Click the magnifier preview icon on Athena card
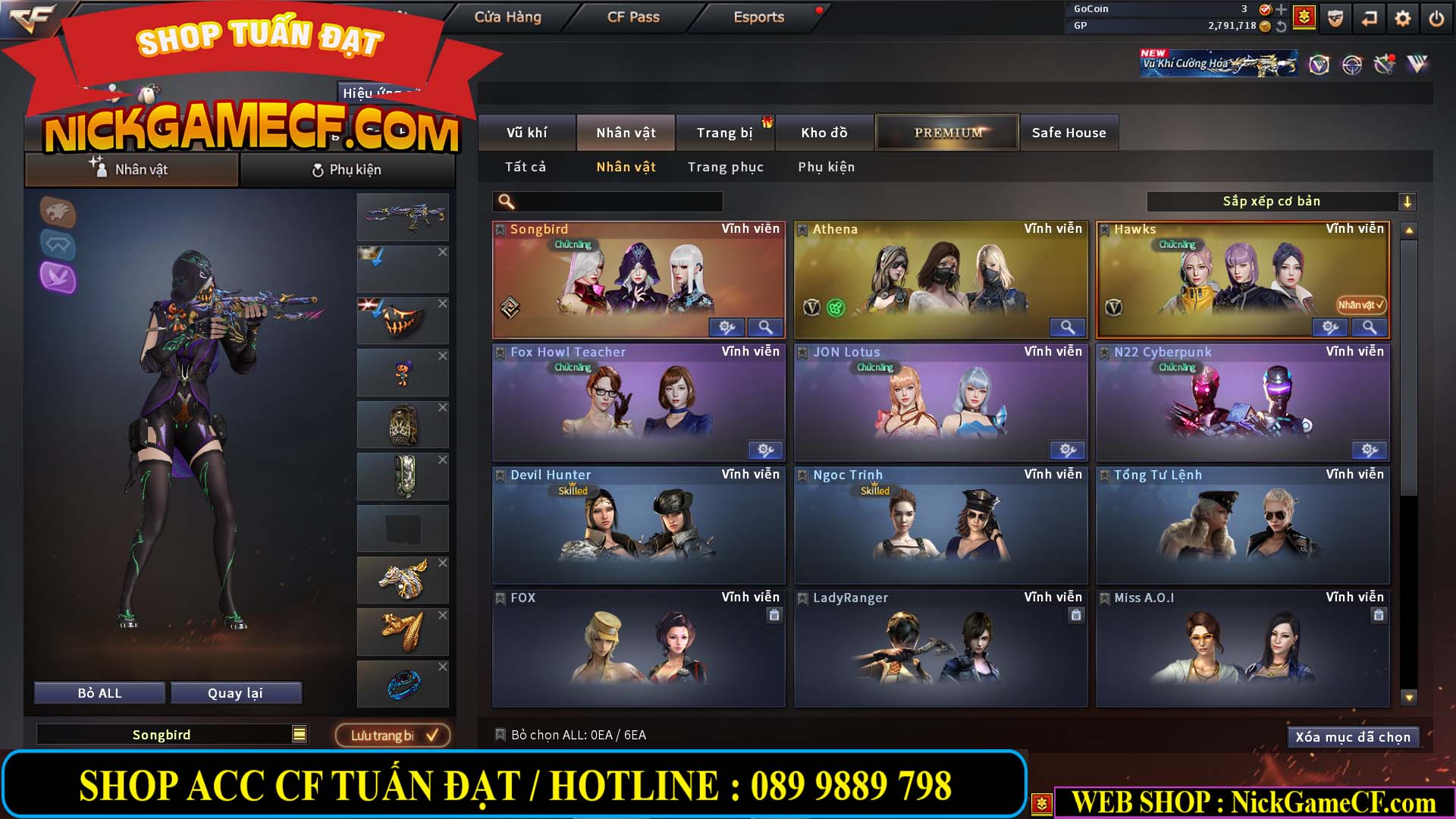The image size is (1456, 819). (x=1068, y=327)
